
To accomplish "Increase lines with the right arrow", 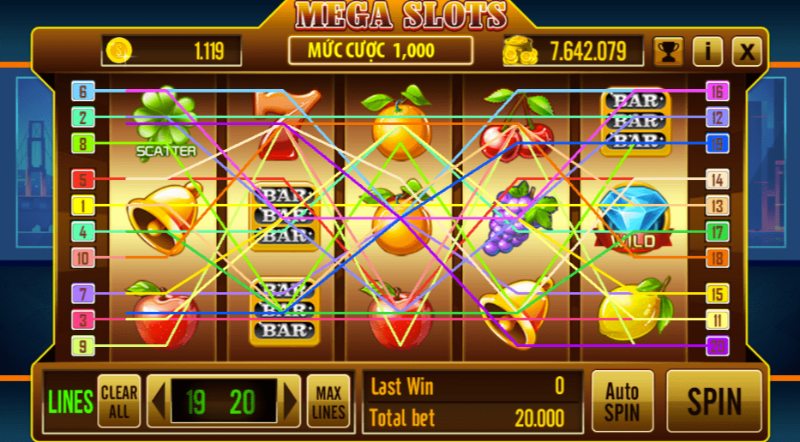I will click(x=290, y=401).
